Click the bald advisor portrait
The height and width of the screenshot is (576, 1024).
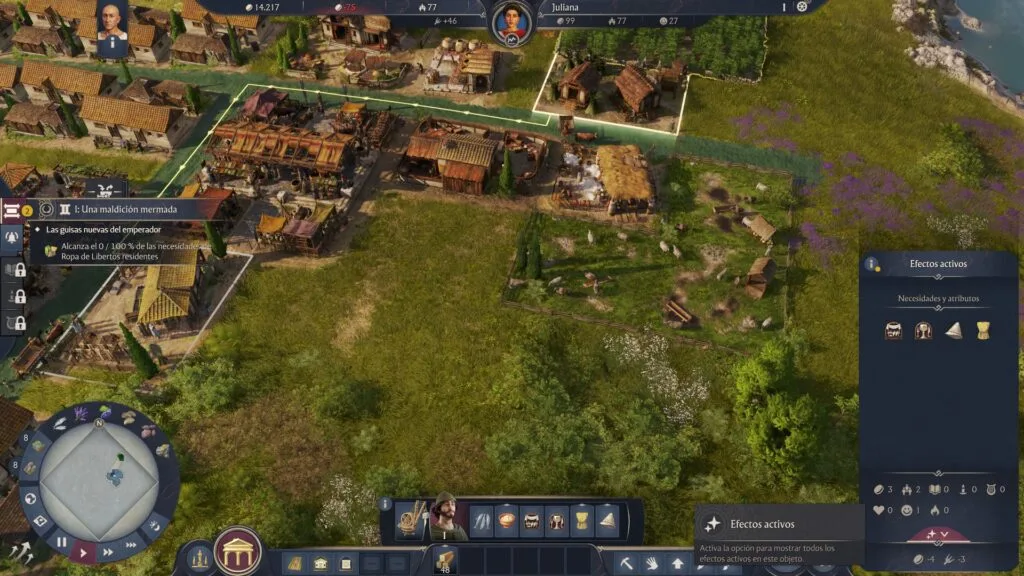tap(112, 23)
